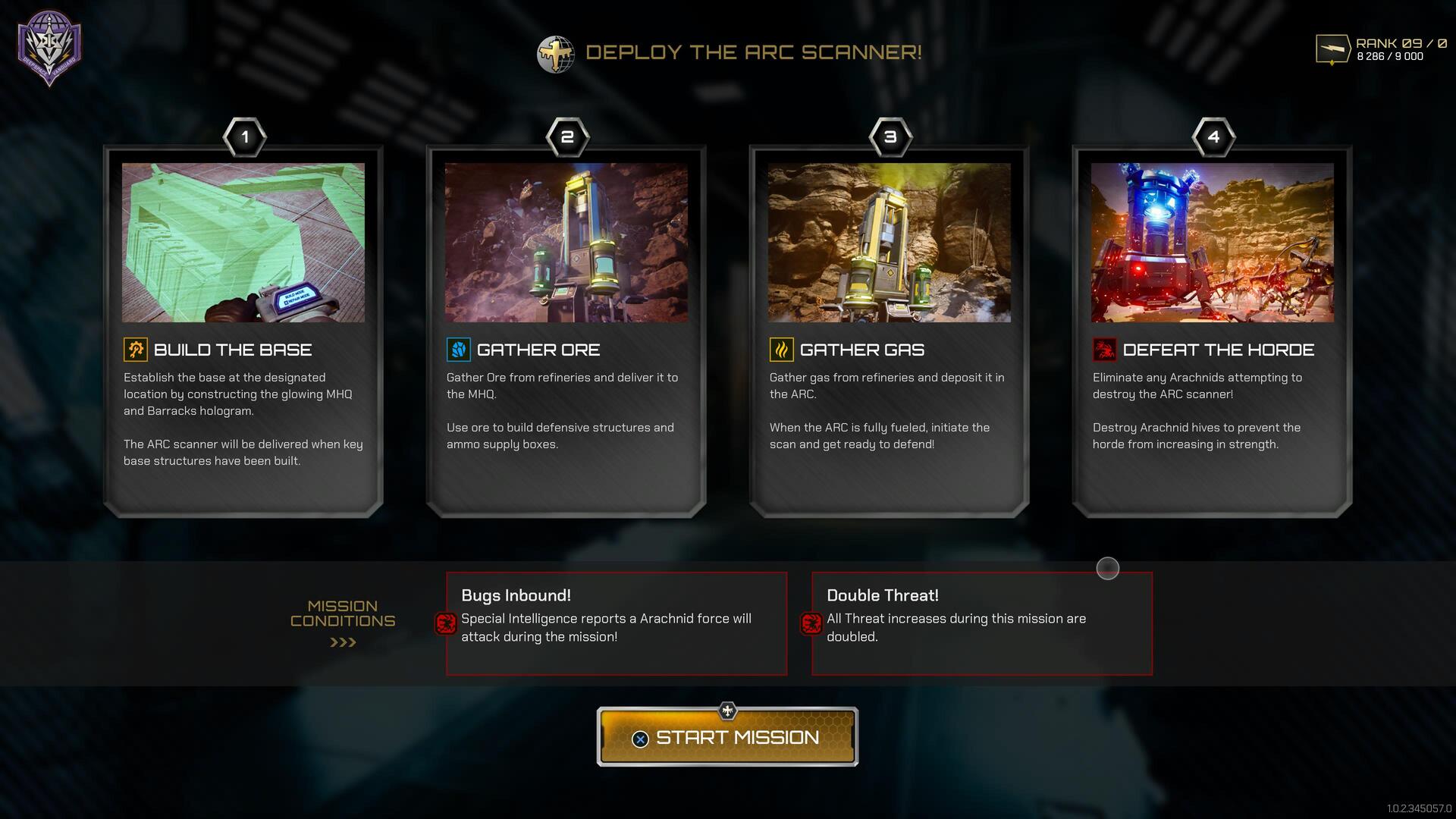Inspect the Double Threat mission condition
Viewport: 1456px width, 819px height.
(x=982, y=623)
